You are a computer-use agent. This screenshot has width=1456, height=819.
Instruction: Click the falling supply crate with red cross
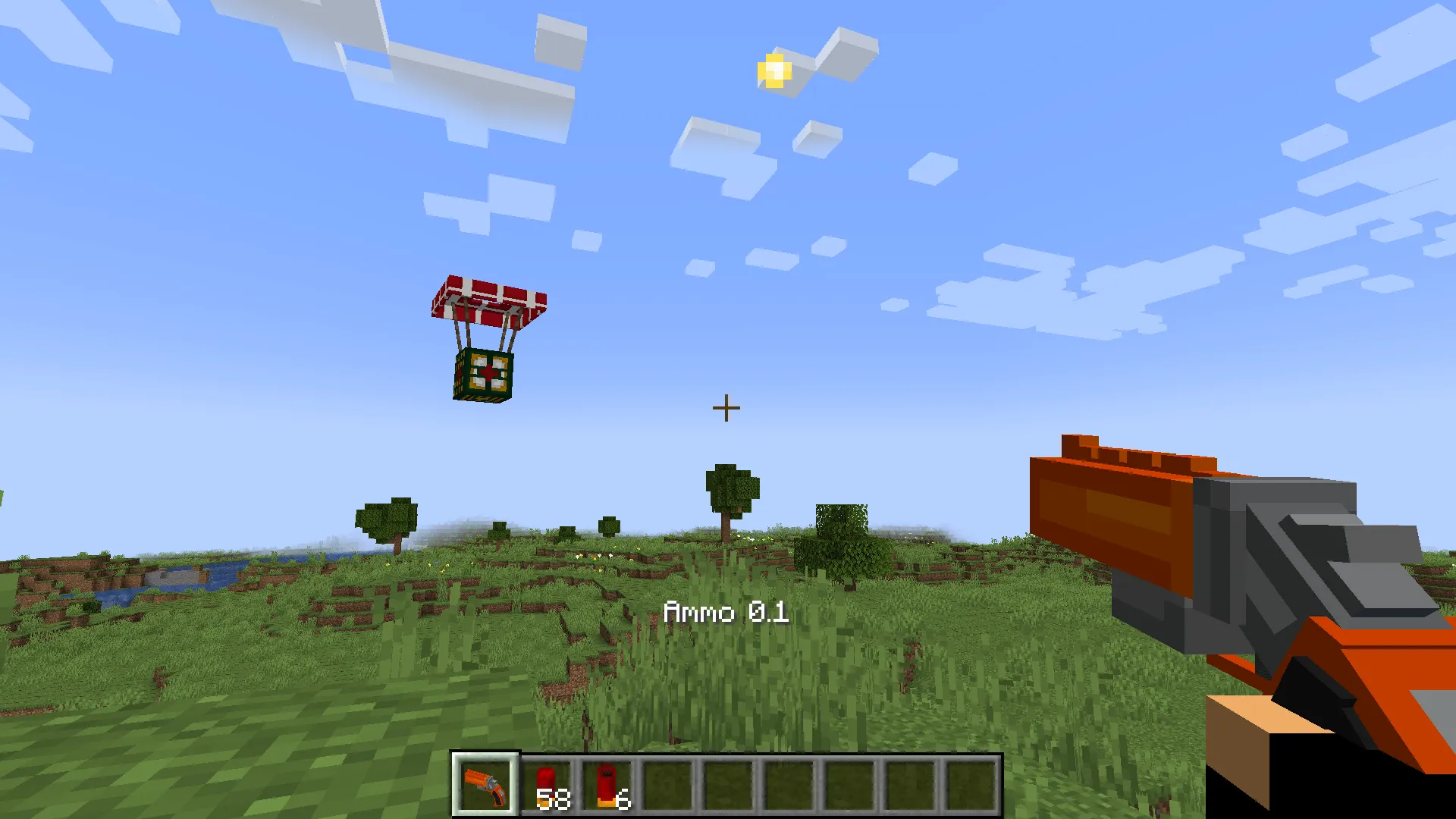[485, 373]
